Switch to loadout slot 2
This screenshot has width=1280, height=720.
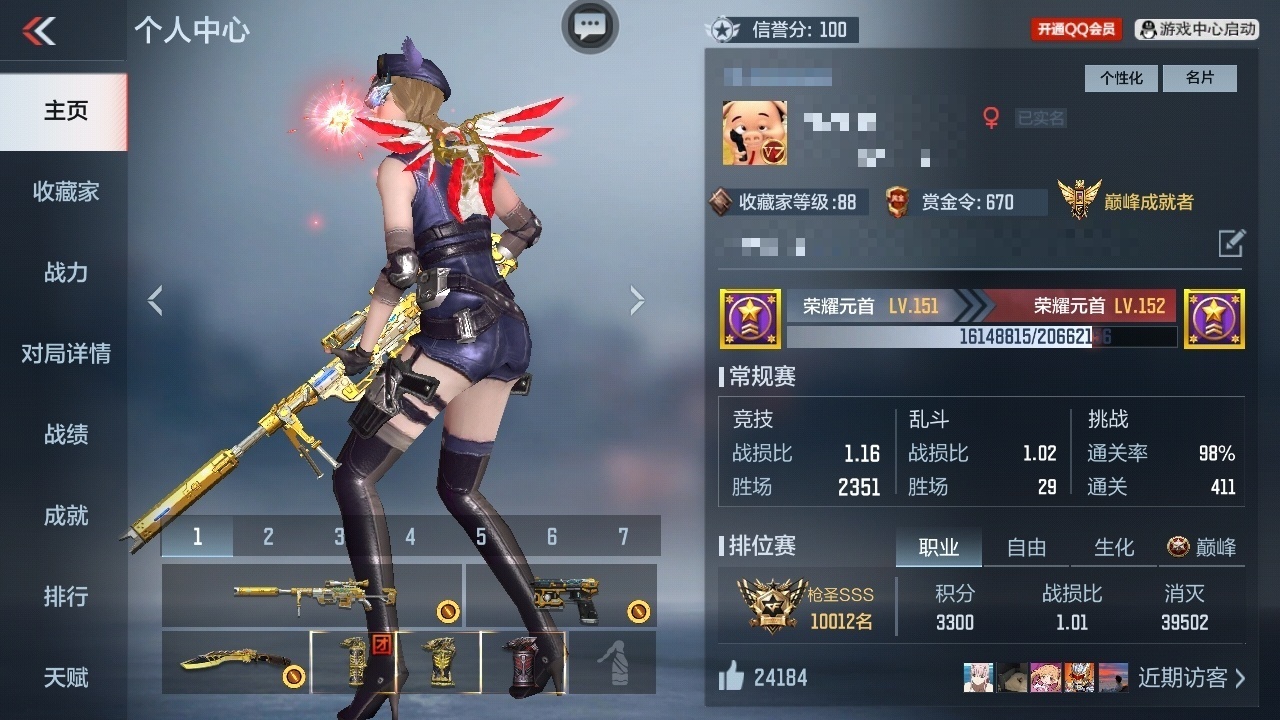coord(268,537)
